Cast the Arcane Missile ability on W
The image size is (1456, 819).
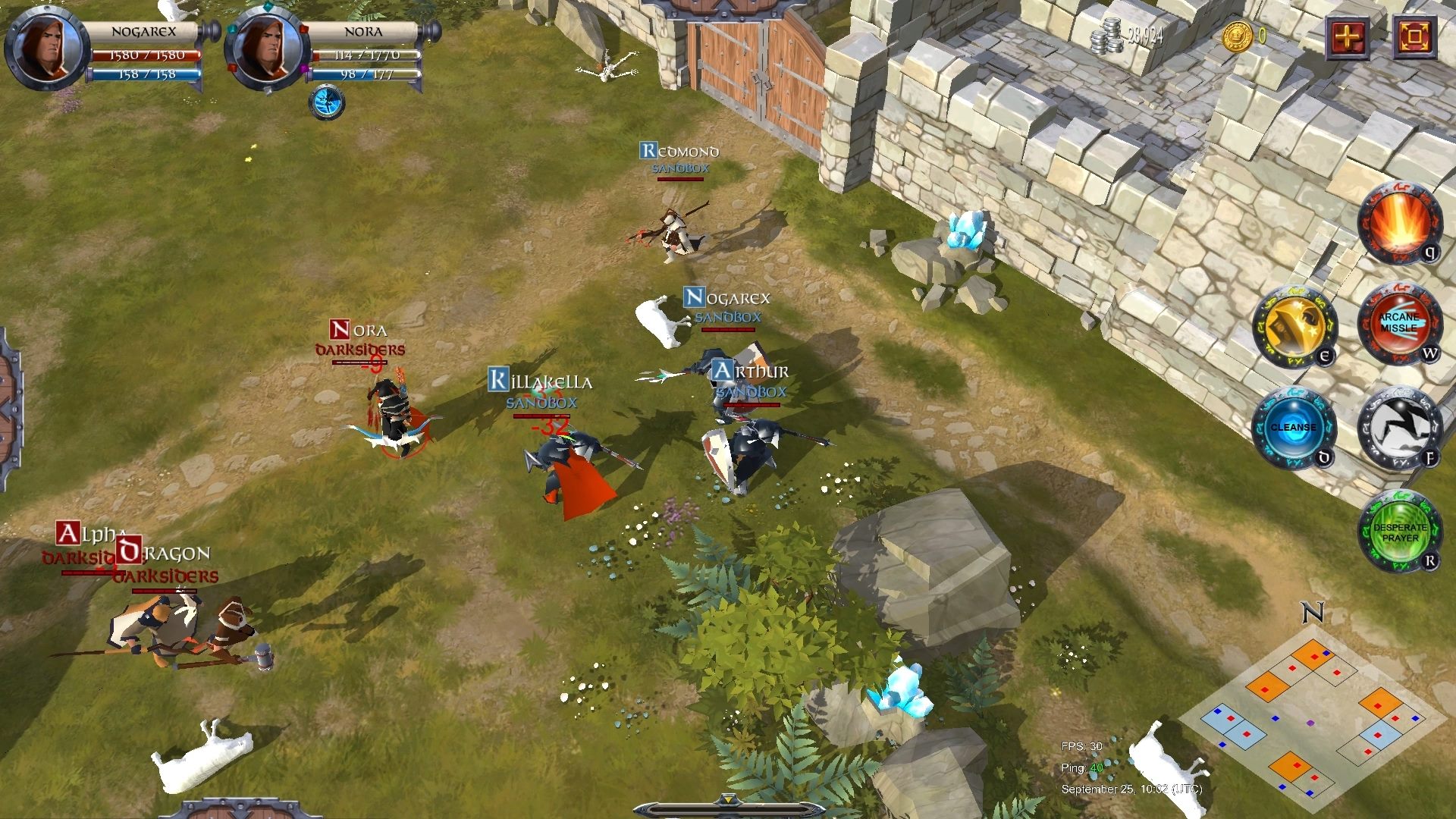(1401, 326)
